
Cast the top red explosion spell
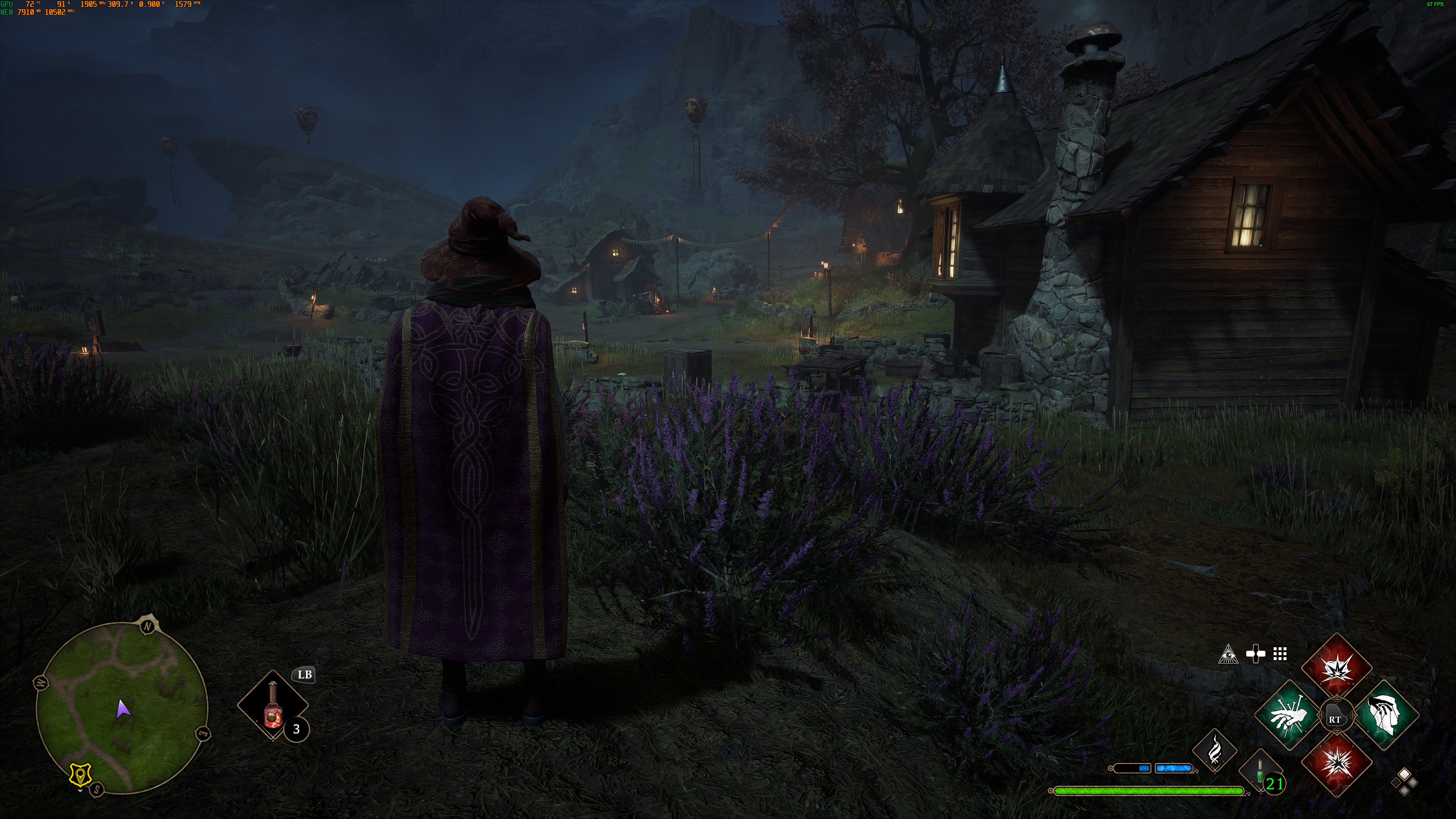coord(1337,667)
